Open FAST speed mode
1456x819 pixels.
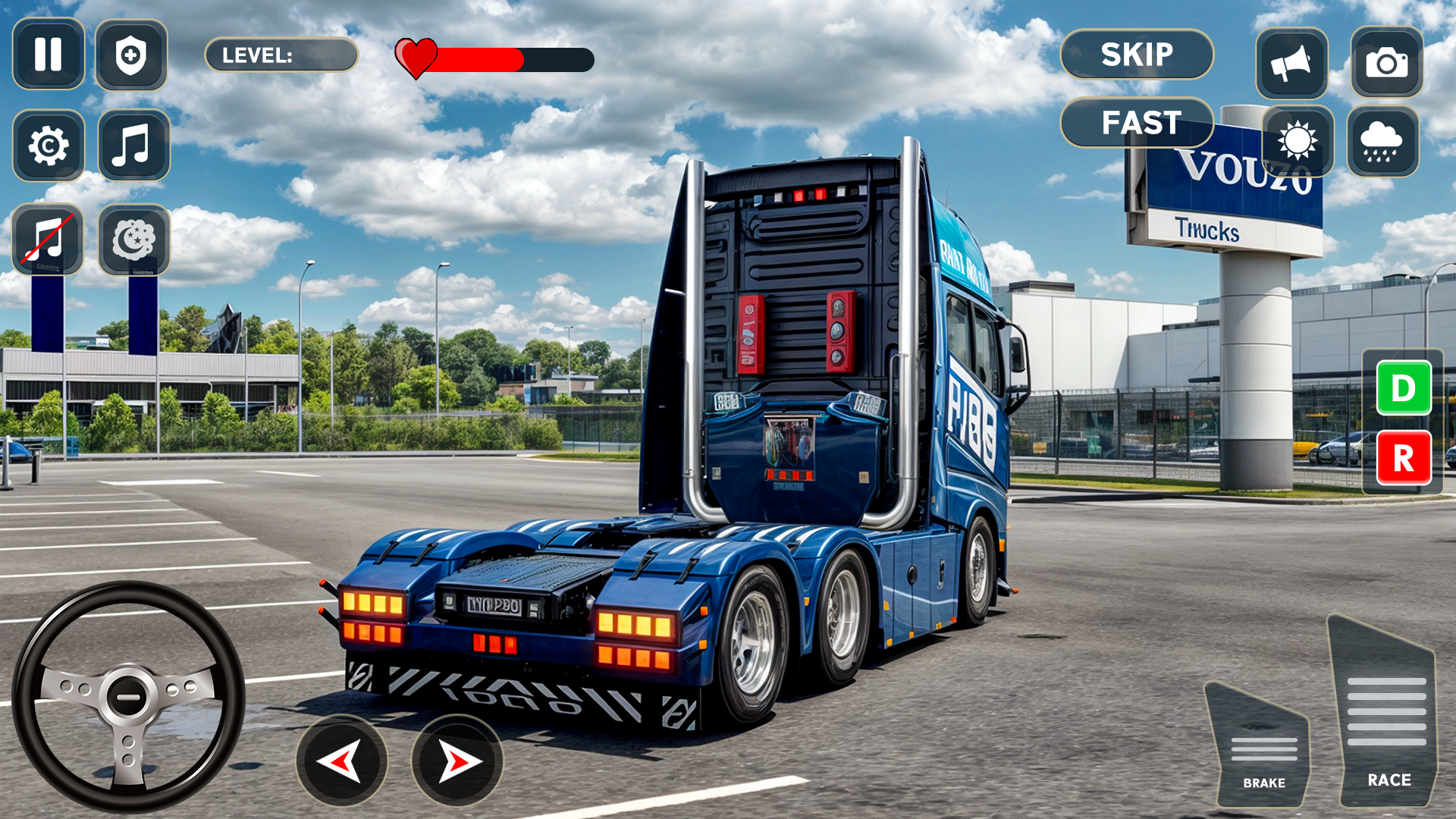[1137, 121]
